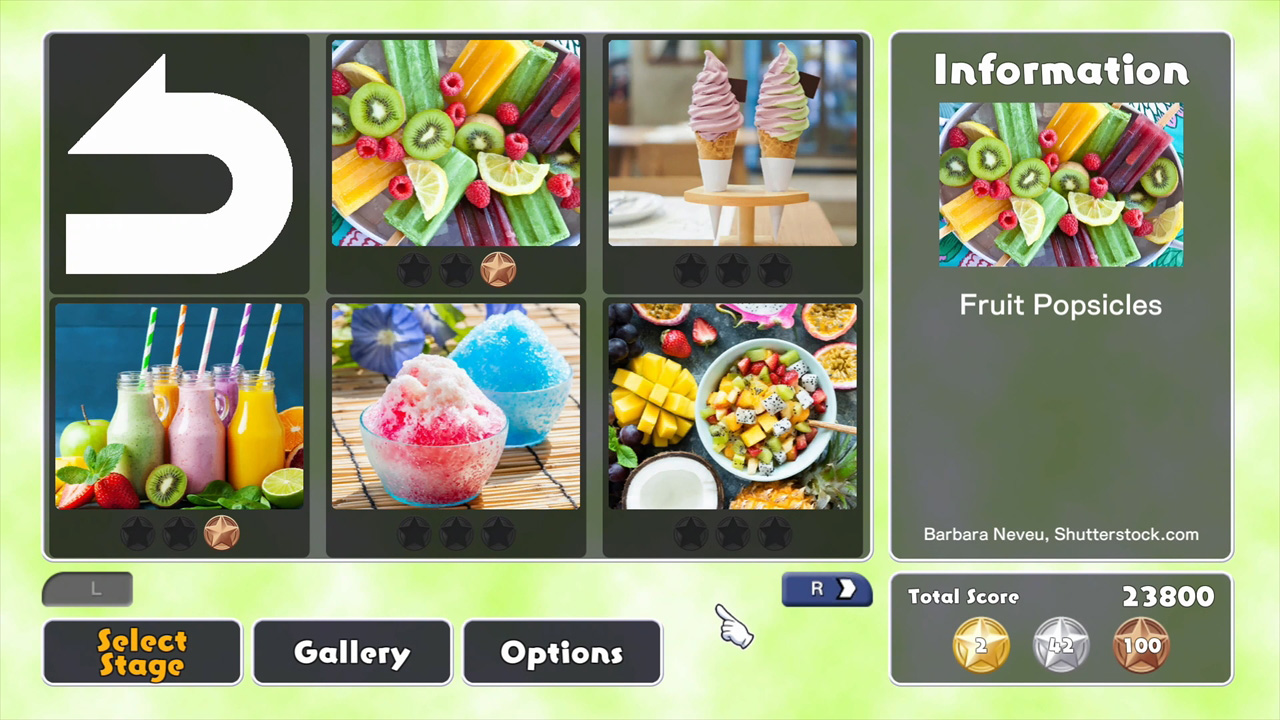
Task: Click the silver medal counter showing 42
Action: click(1061, 645)
